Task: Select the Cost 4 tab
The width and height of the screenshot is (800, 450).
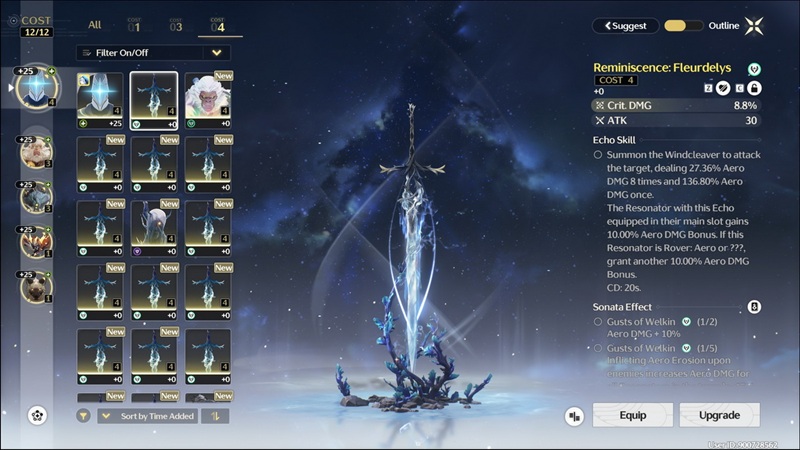Action: click(217, 25)
